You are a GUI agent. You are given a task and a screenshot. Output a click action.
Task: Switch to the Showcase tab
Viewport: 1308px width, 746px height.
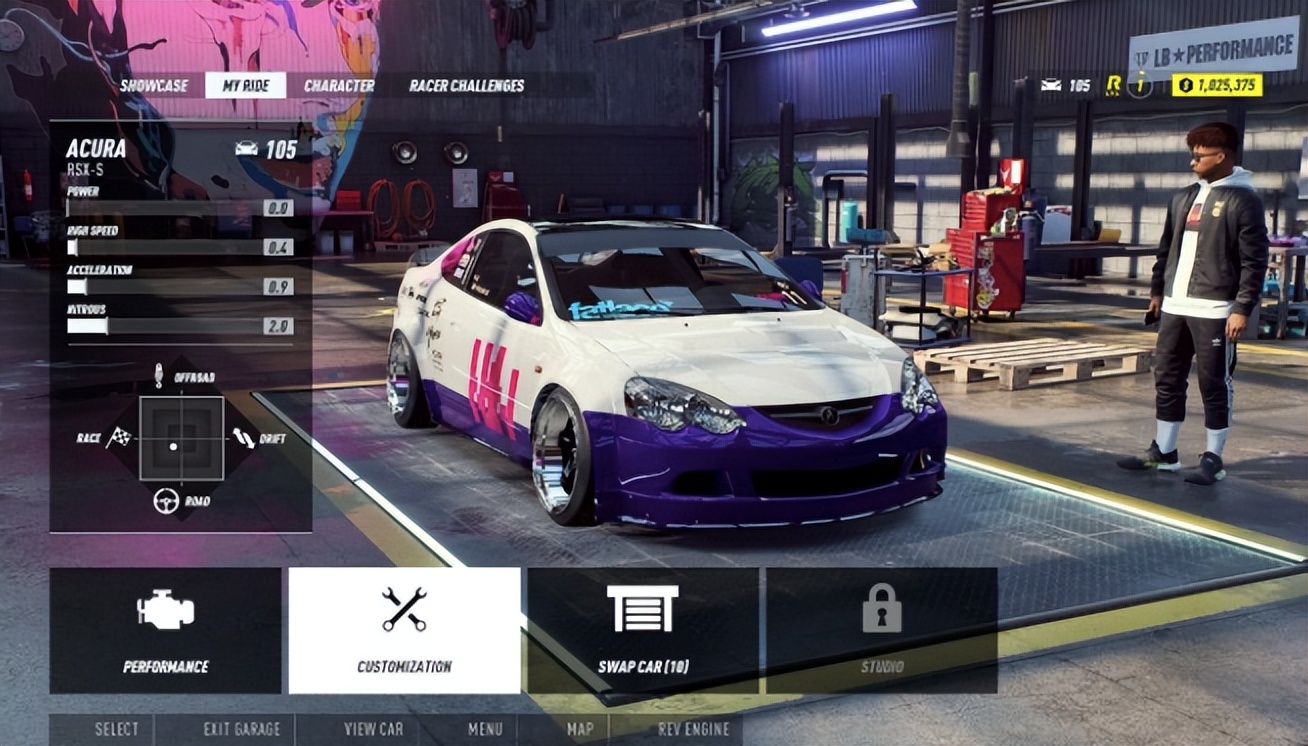pyautogui.click(x=154, y=86)
